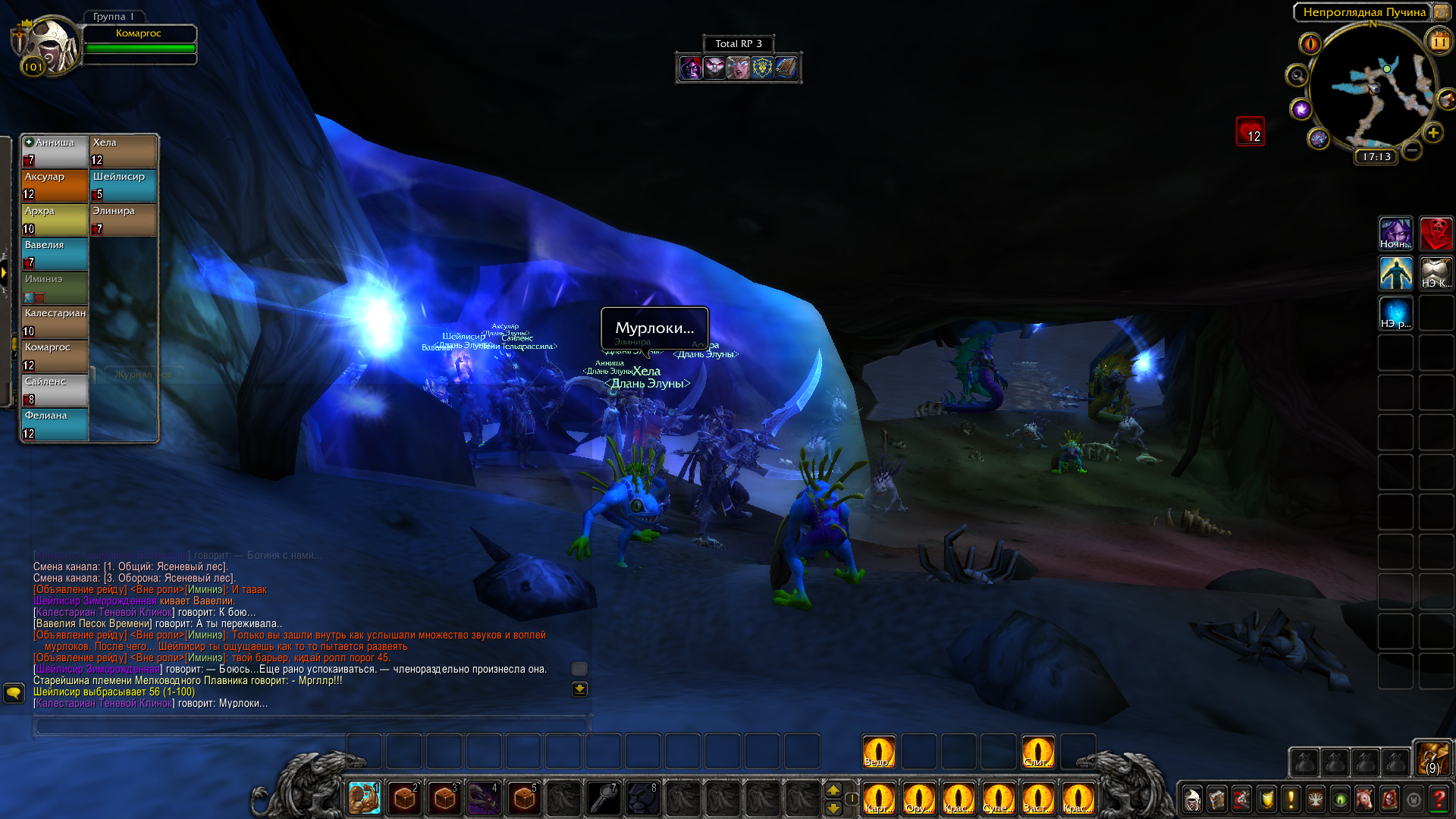Activate the flexing arm ability in slot 1
Image resolution: width=1456 pixels, height=819 pixels.
click(365, 798)
